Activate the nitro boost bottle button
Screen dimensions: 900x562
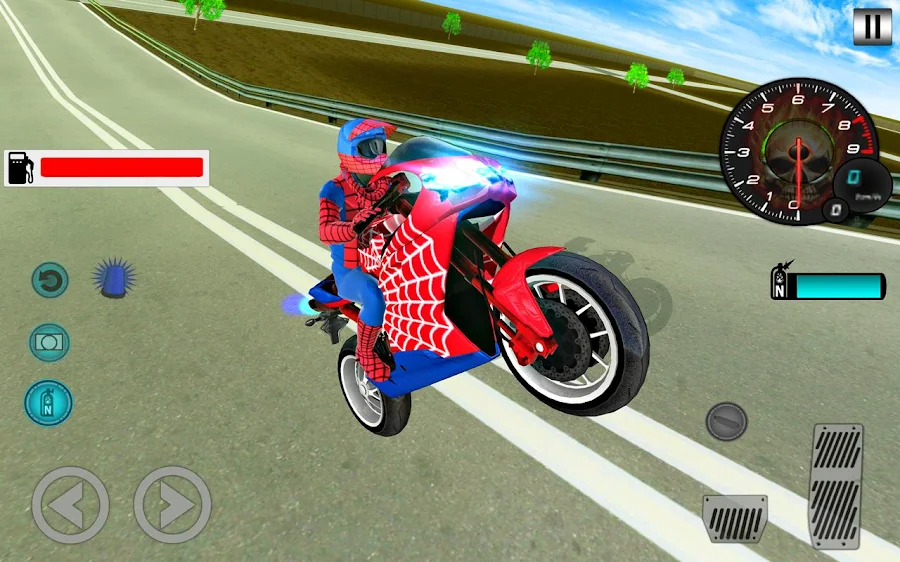tap(48, 402)
